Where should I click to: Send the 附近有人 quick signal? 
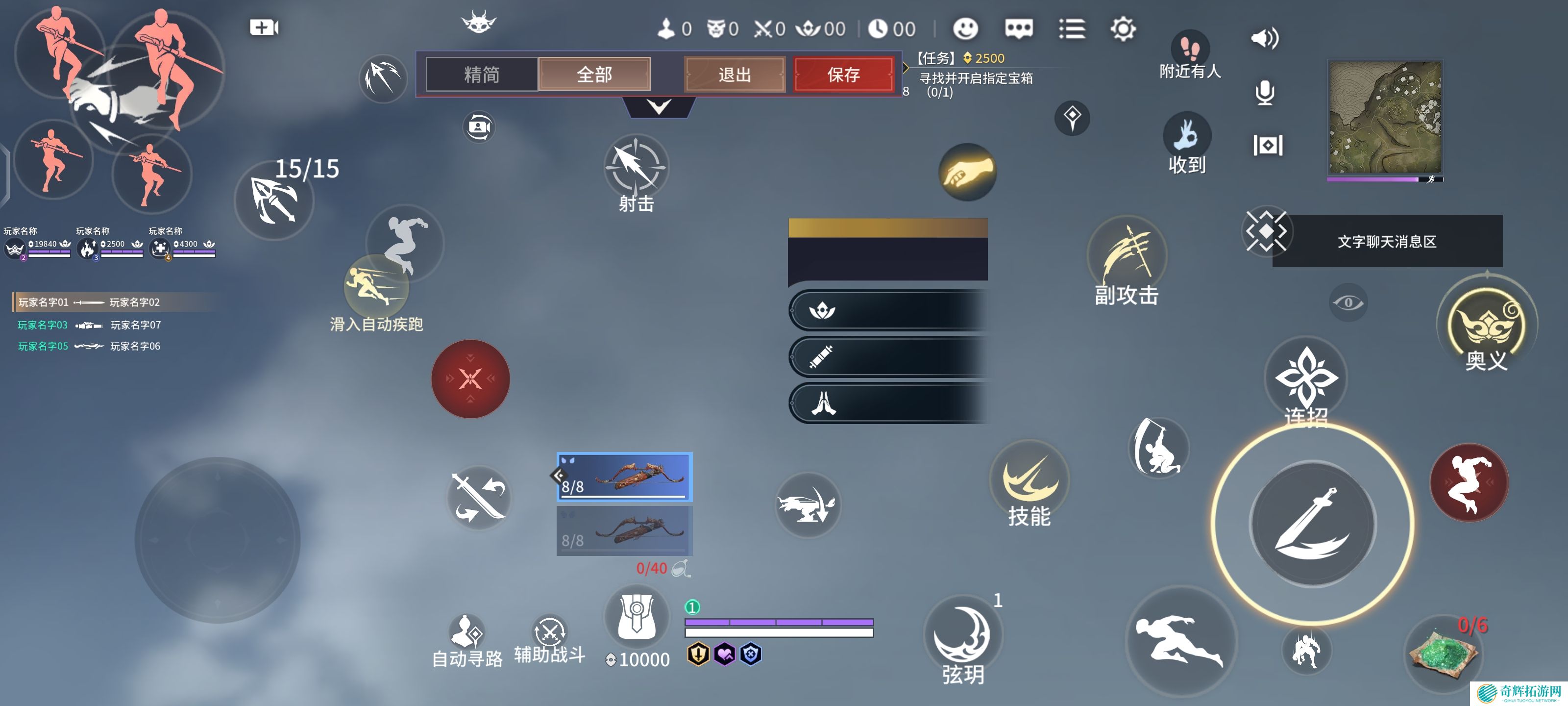click(1189, 53)
